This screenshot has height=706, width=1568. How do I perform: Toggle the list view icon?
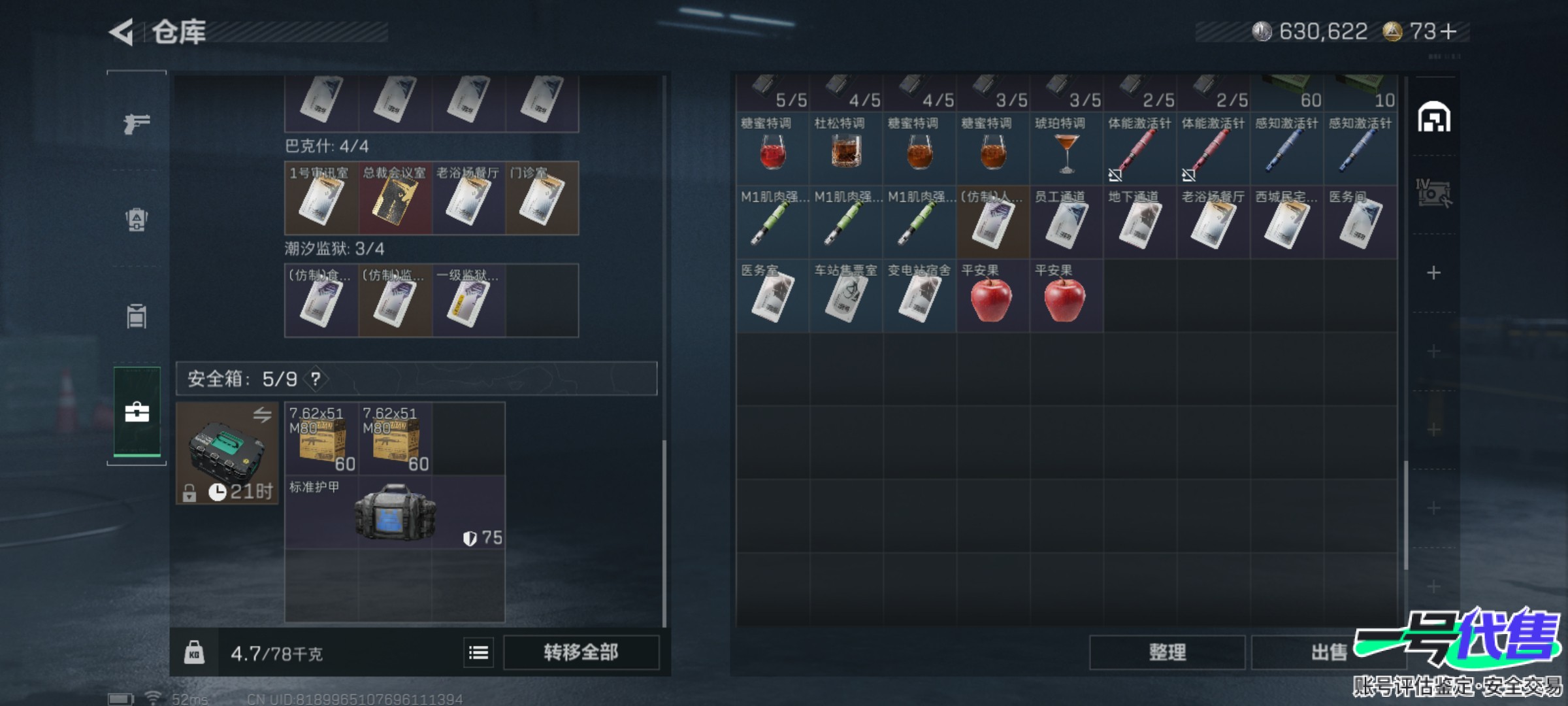tap(478, 652)
